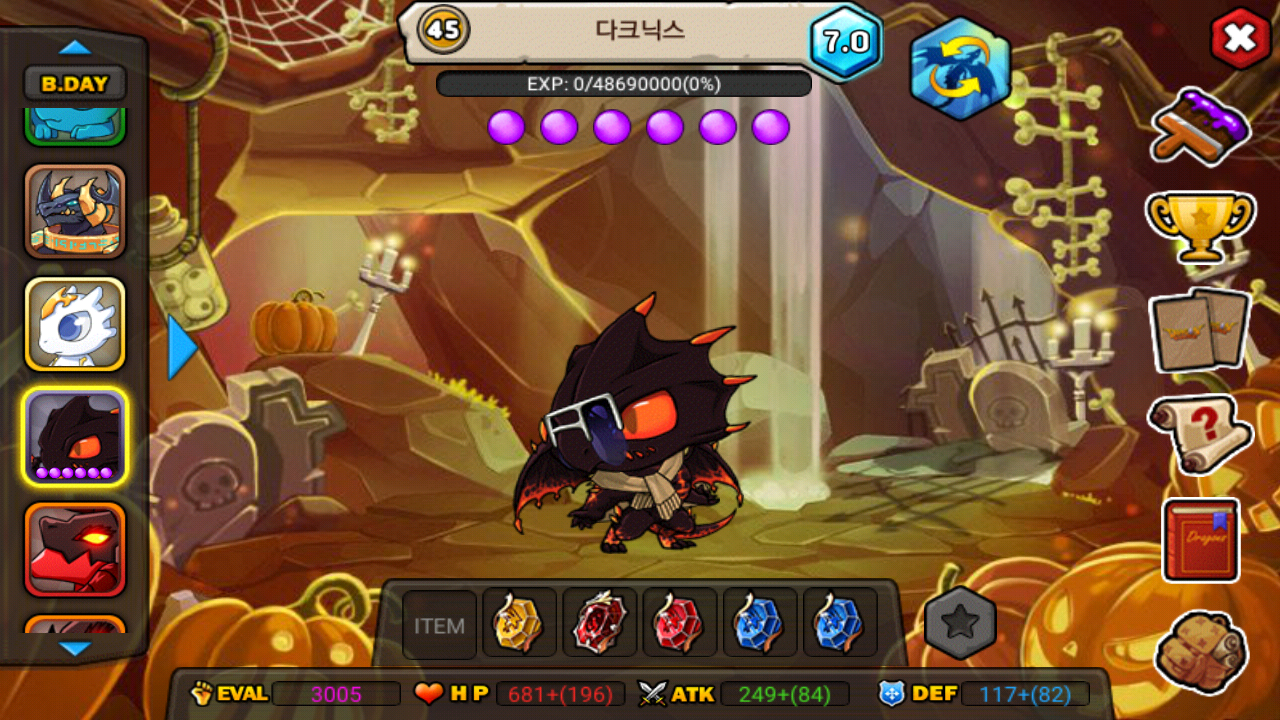Open the purple paint brush tool
The image size is (1280, 720).
(1199, 125)
